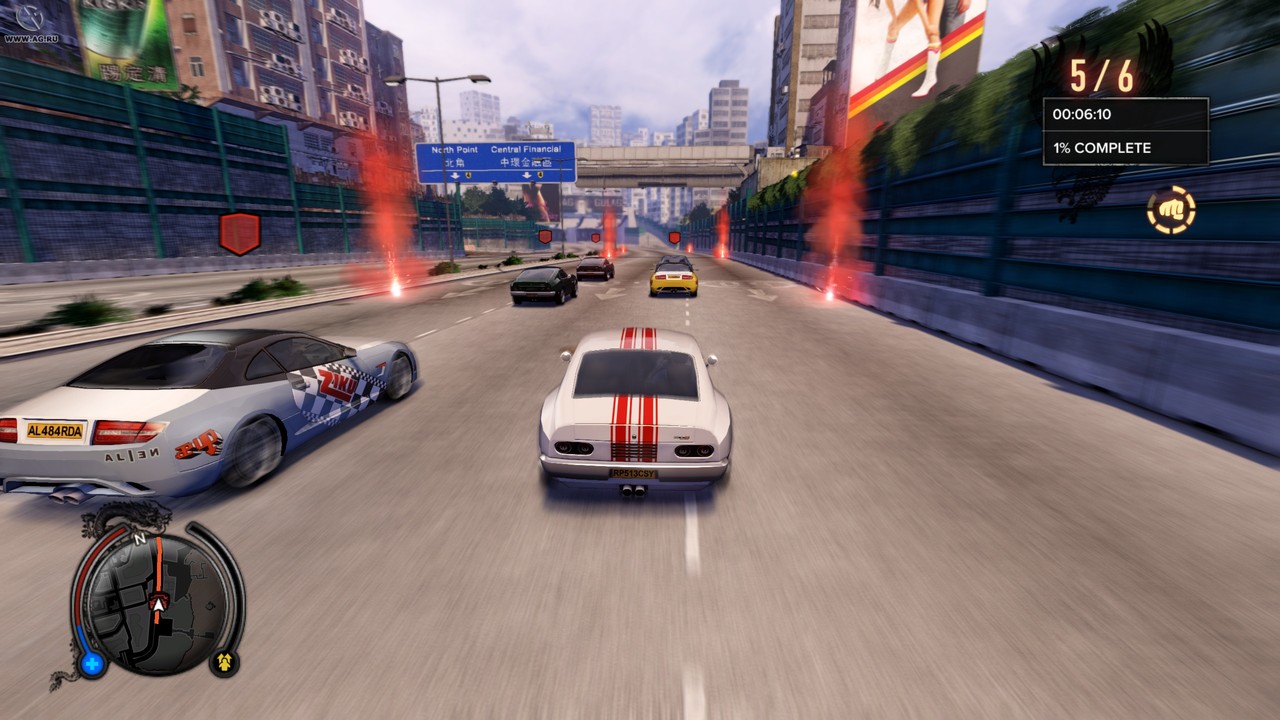Select the blue health cross icon
This screenshot has width=1280, height=720.
[x=92, y=663]
